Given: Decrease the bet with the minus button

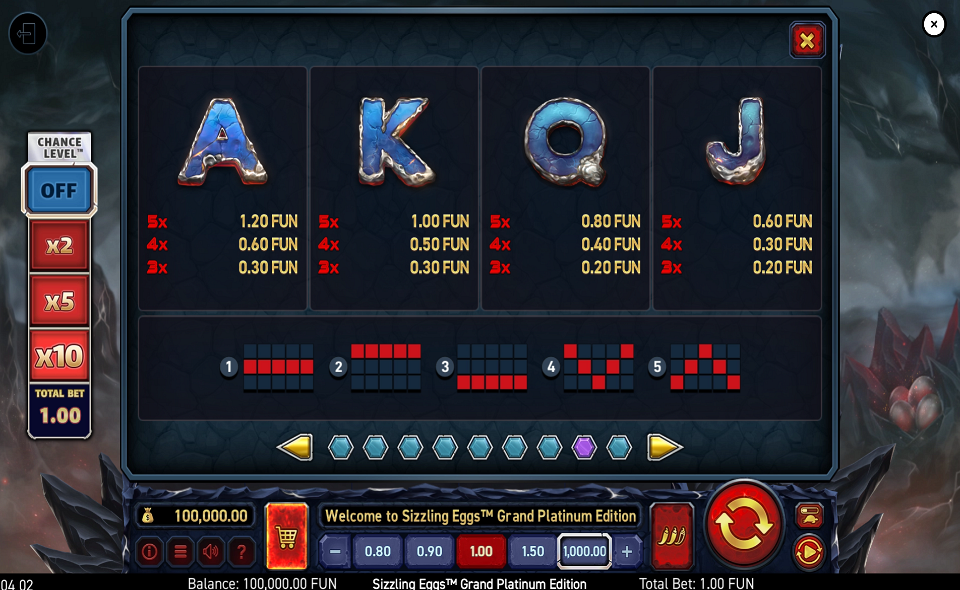Looking at the screenshot, I should pos(335,551).
